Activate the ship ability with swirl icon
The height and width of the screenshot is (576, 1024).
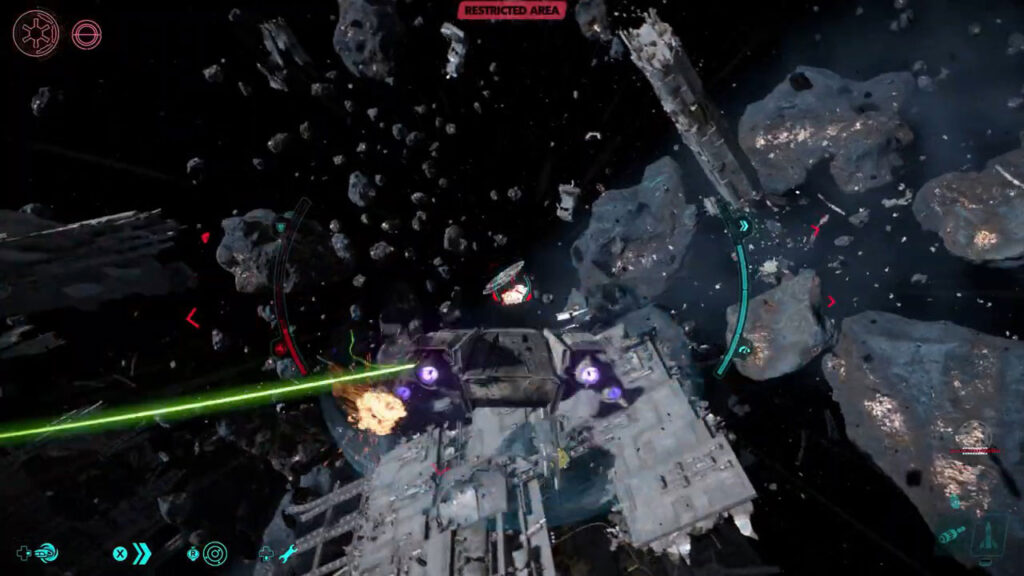click(46, 552)
